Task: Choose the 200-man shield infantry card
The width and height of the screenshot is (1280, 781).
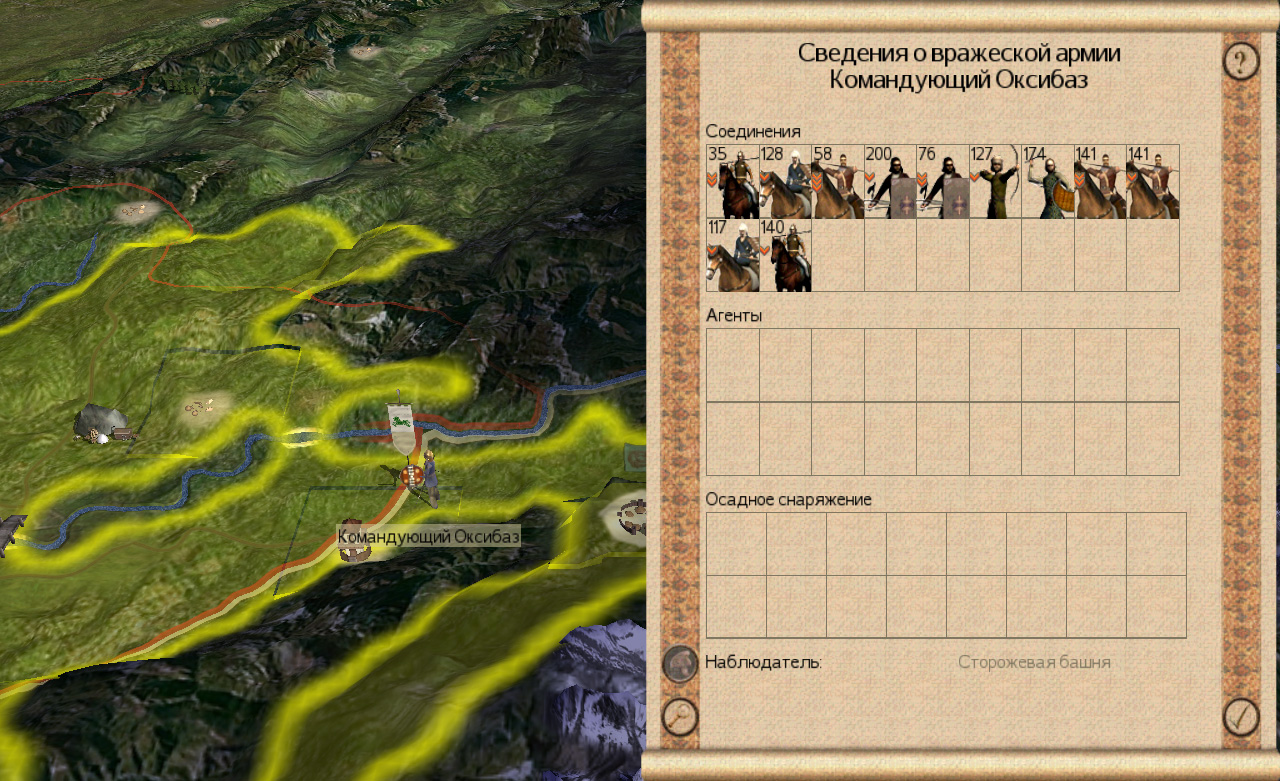Action: click(x=890, y=182)
